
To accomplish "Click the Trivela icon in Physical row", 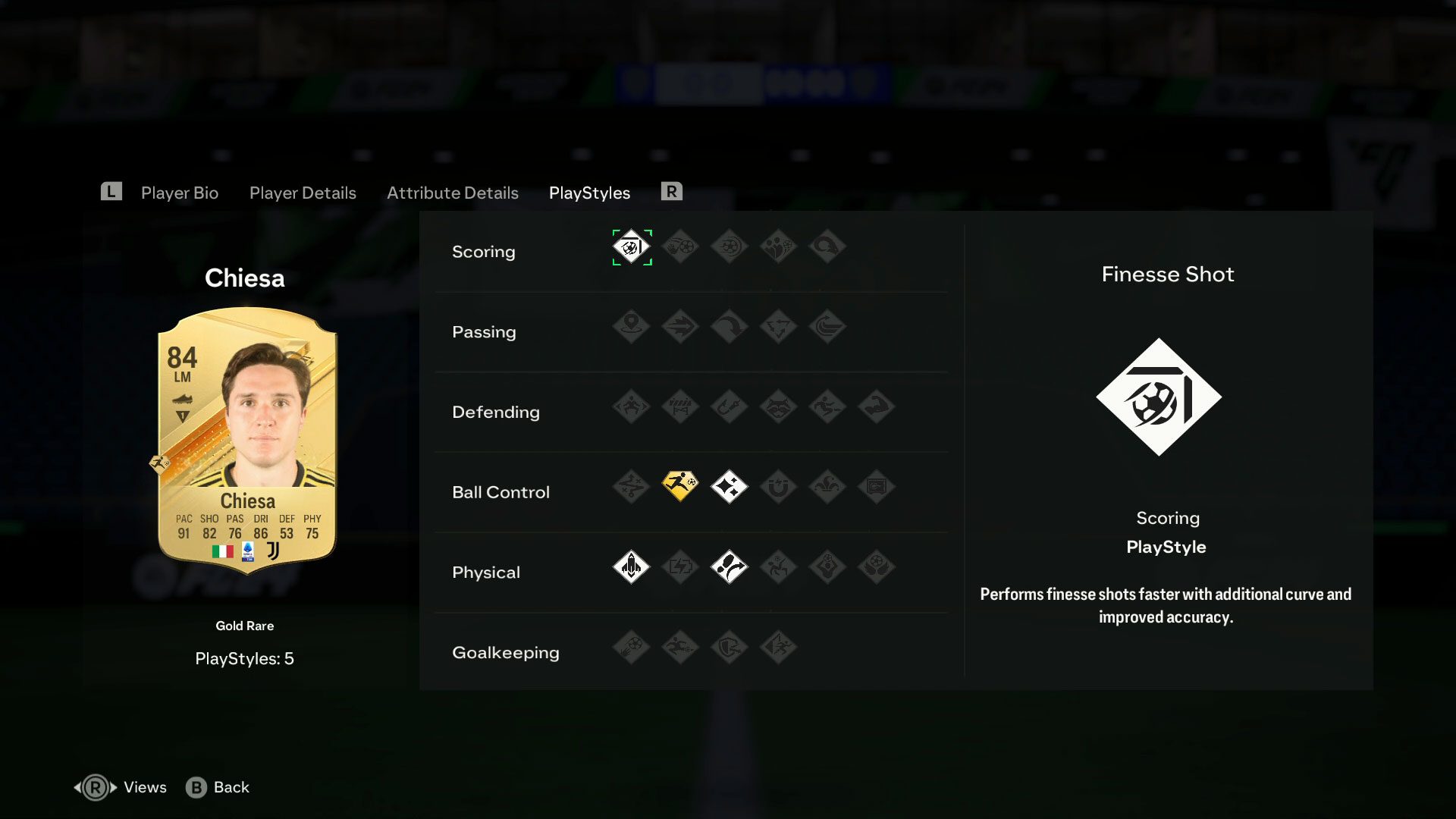I will tap(730, 567).
